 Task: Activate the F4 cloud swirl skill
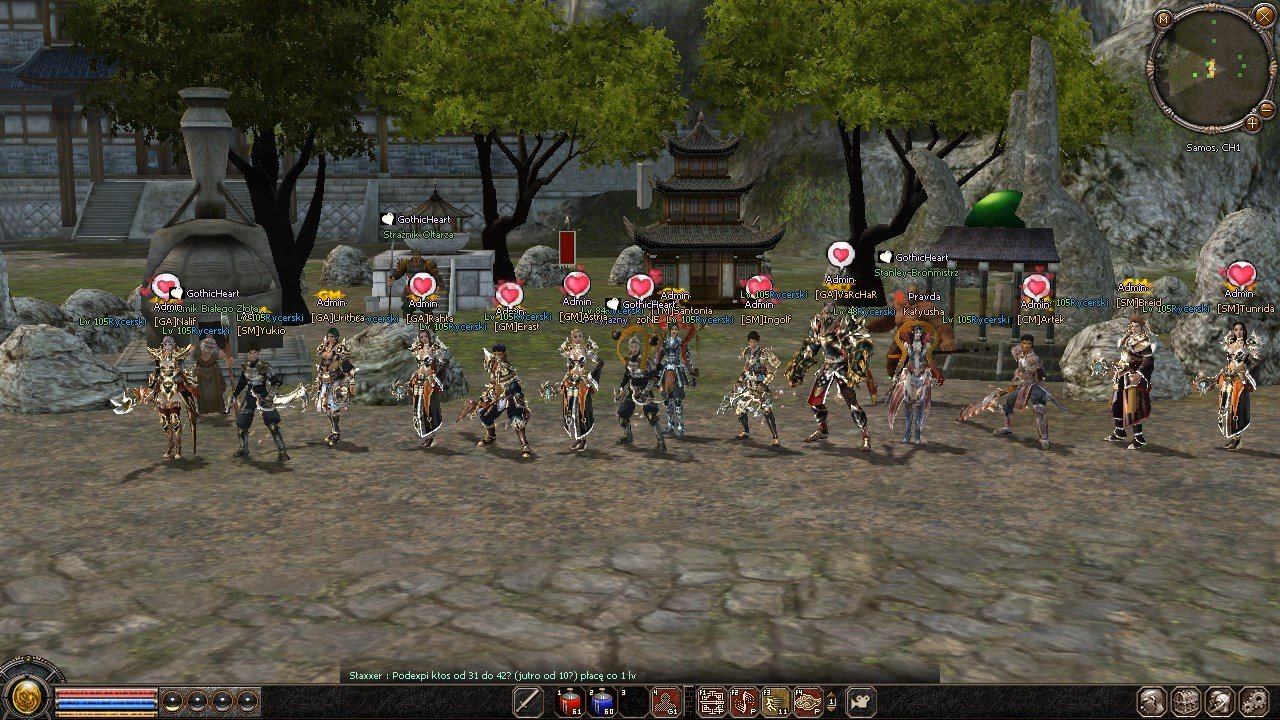point(807,702)
